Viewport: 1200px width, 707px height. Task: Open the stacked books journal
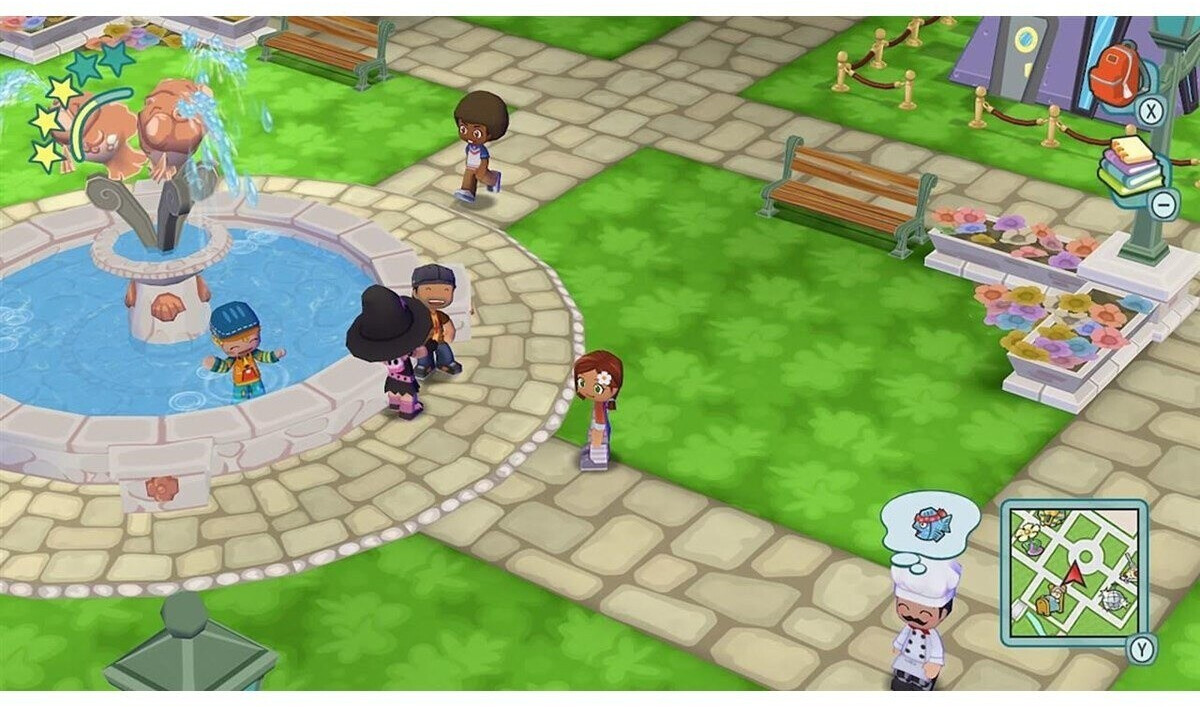coord(1131,165)
